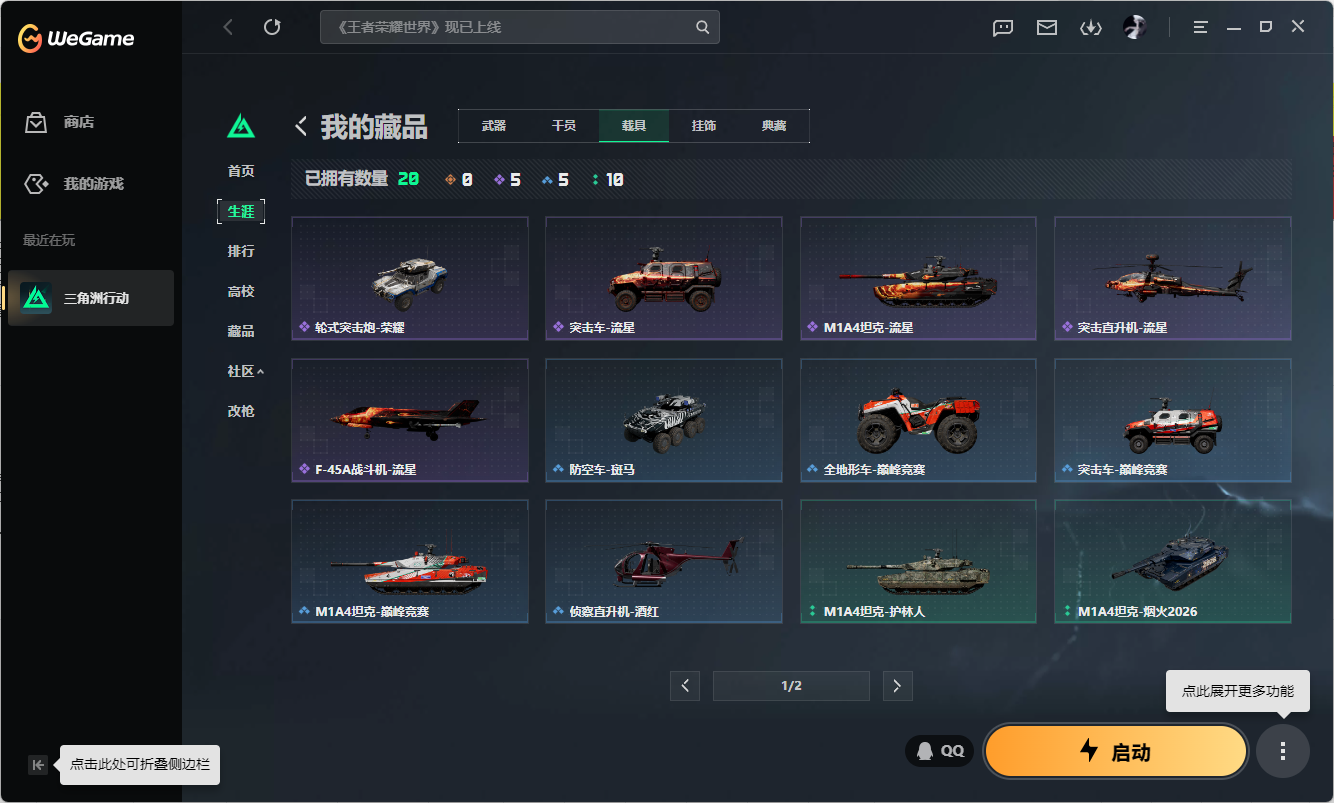Click the search magnifier in the search bar
Screen dimensions: 1334x803
tap(700, 27)
